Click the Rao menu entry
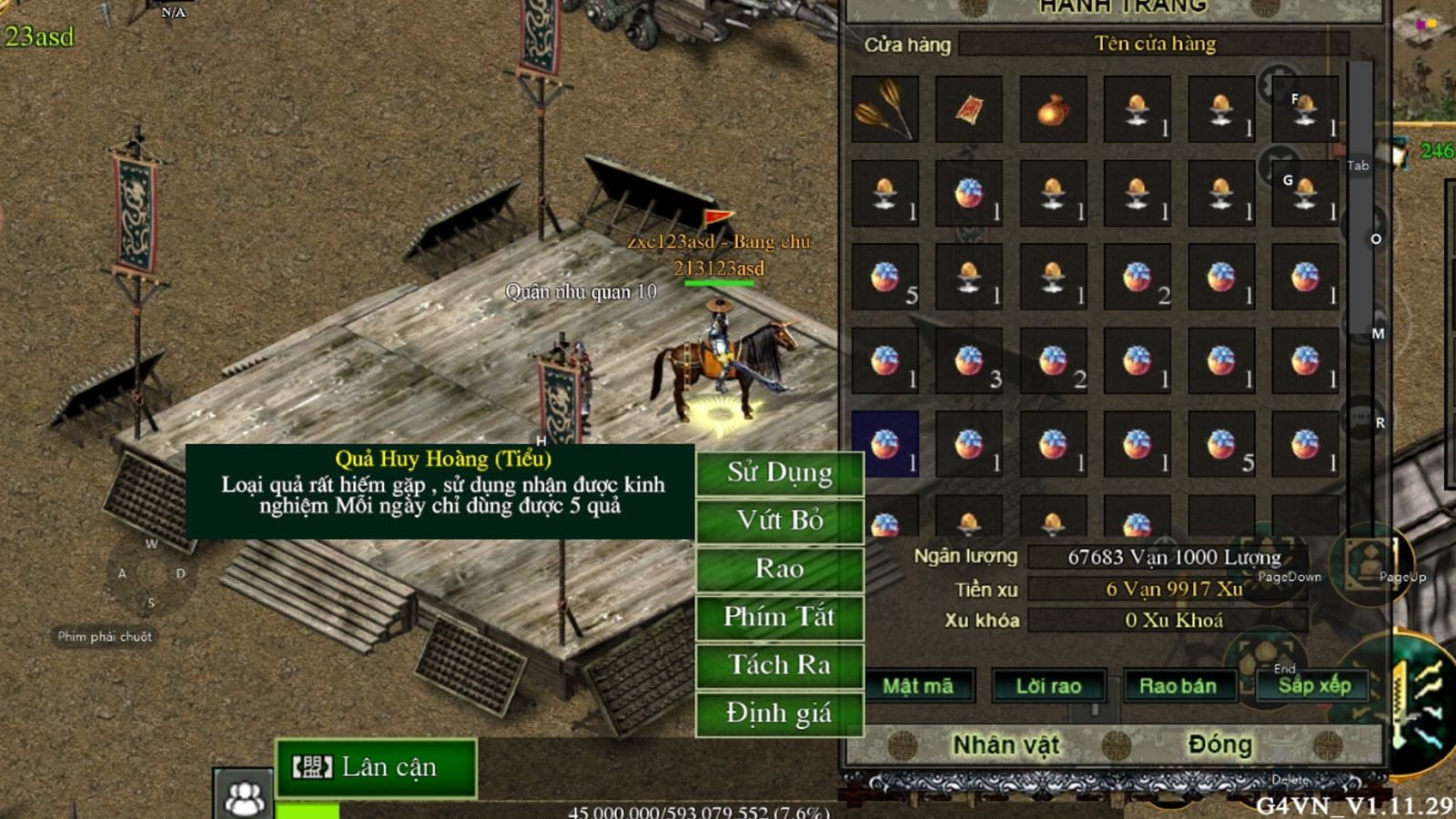This screenshot has height=819, width=1456. (779, 569)
